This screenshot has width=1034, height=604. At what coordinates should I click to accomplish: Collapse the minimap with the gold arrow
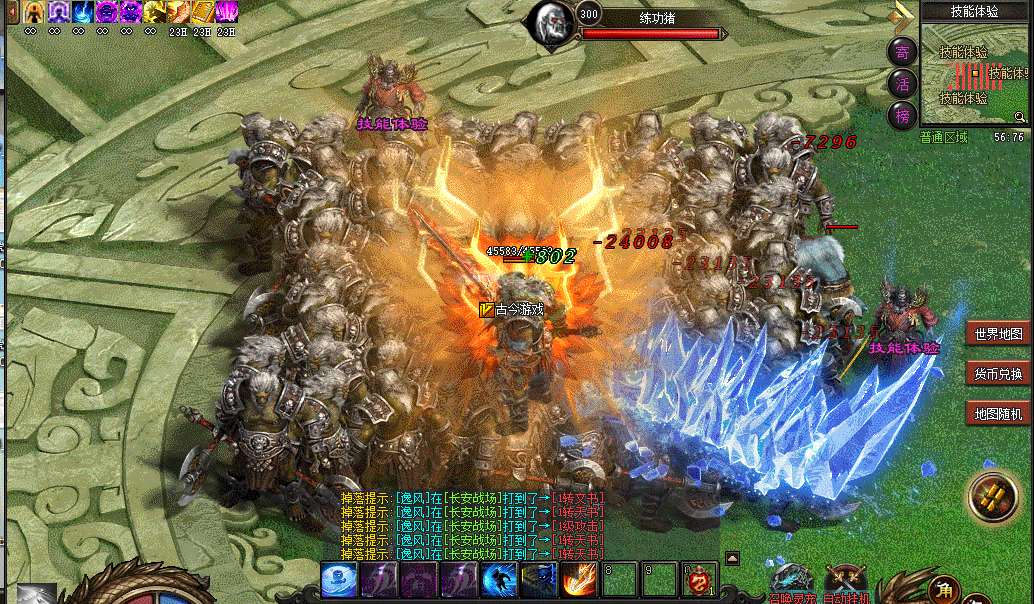coord(904,16)
